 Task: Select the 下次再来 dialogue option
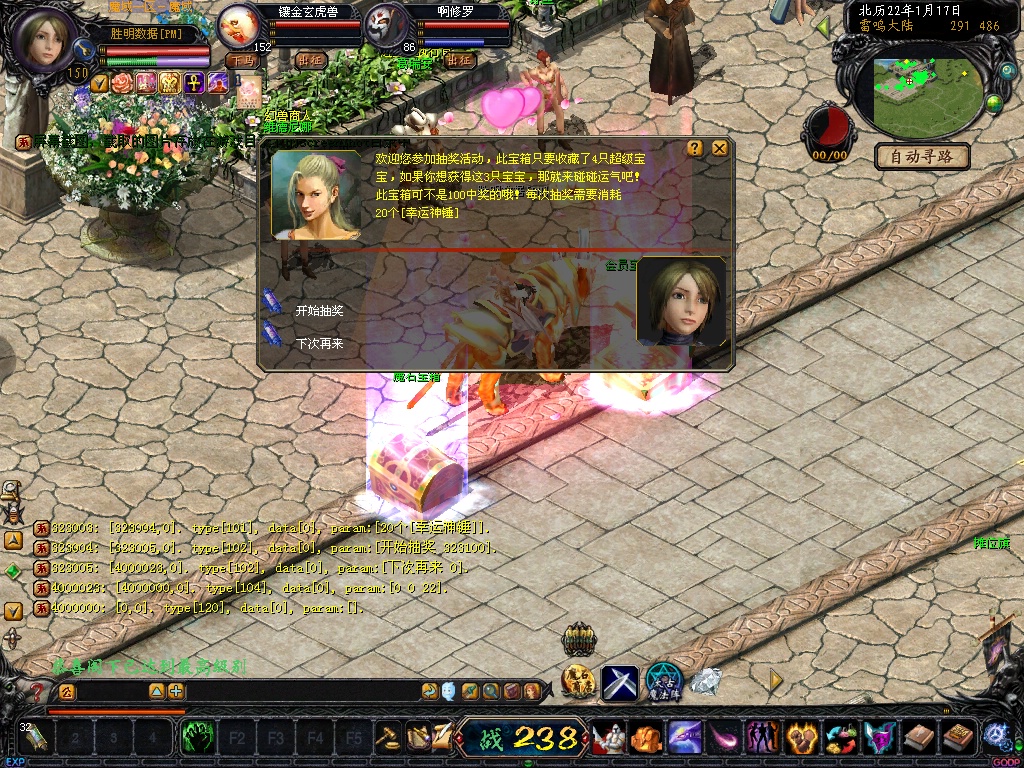319,343
